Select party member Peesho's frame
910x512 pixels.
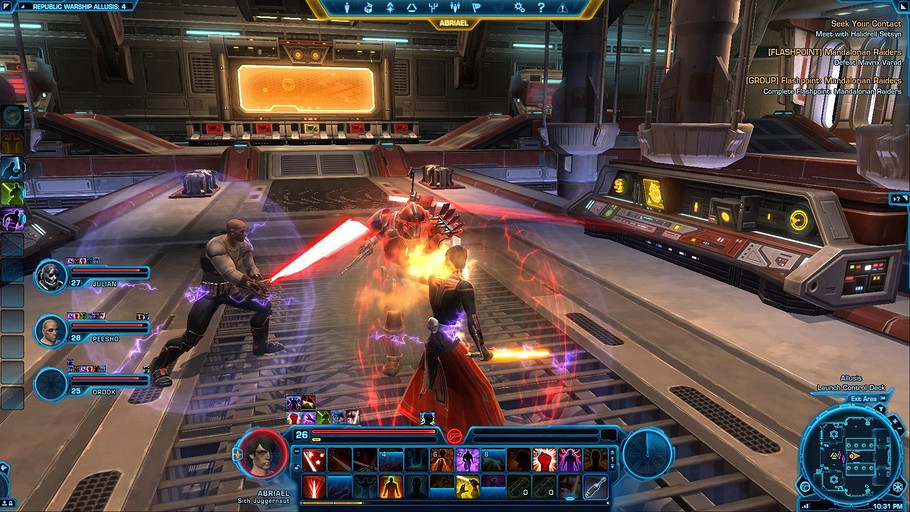coord(93,330)
